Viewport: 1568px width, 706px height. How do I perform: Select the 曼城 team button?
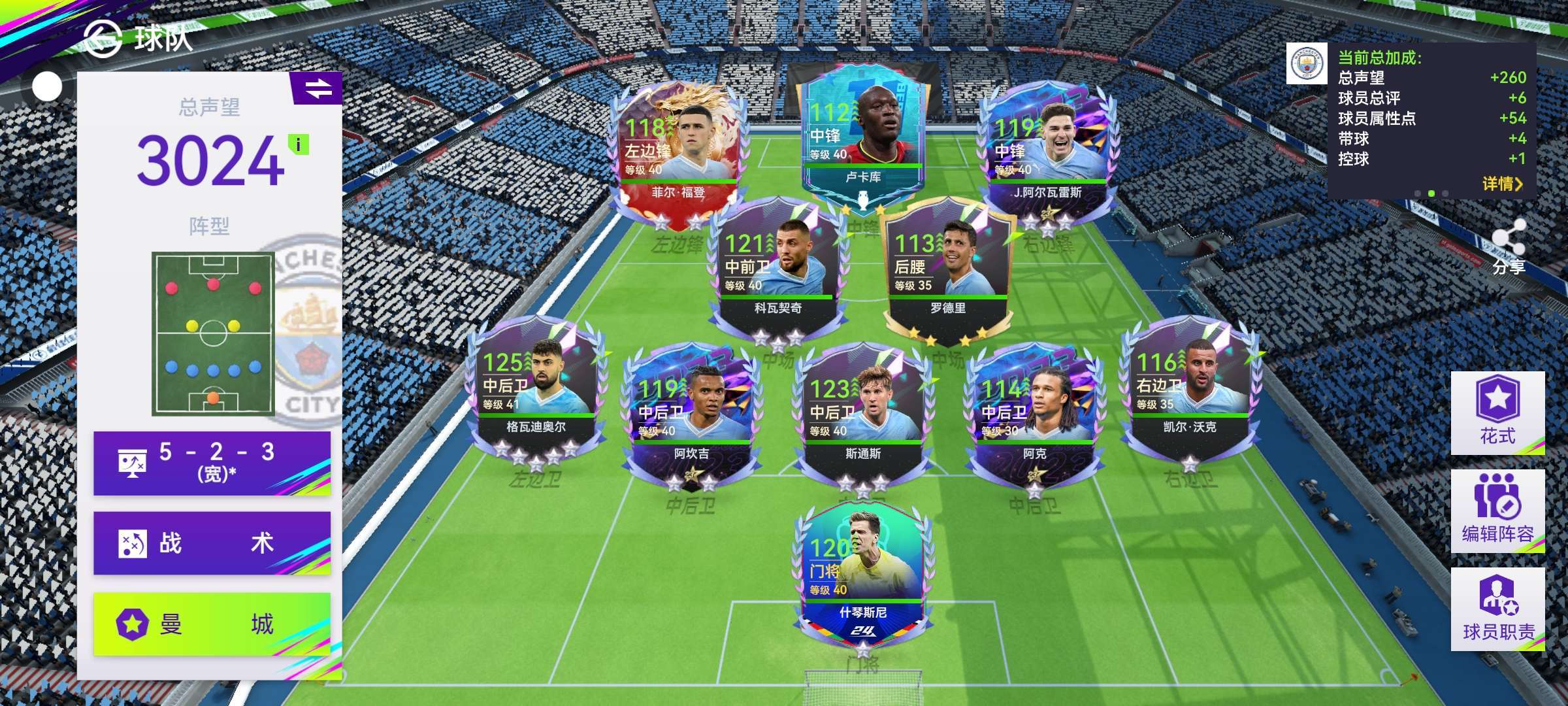coord(212,624)
